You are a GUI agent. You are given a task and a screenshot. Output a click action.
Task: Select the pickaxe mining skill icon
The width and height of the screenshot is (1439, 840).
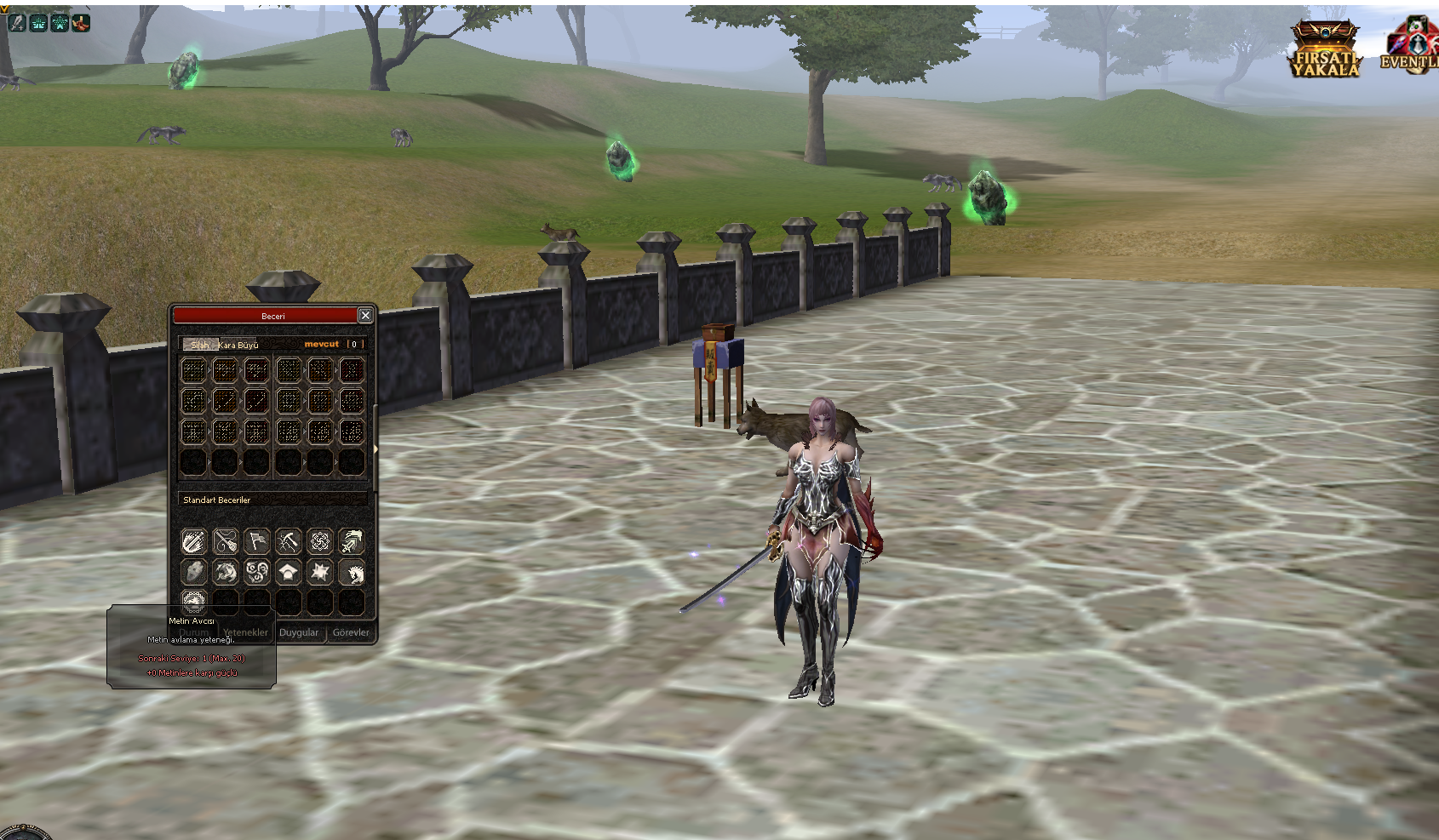point(289,541)
